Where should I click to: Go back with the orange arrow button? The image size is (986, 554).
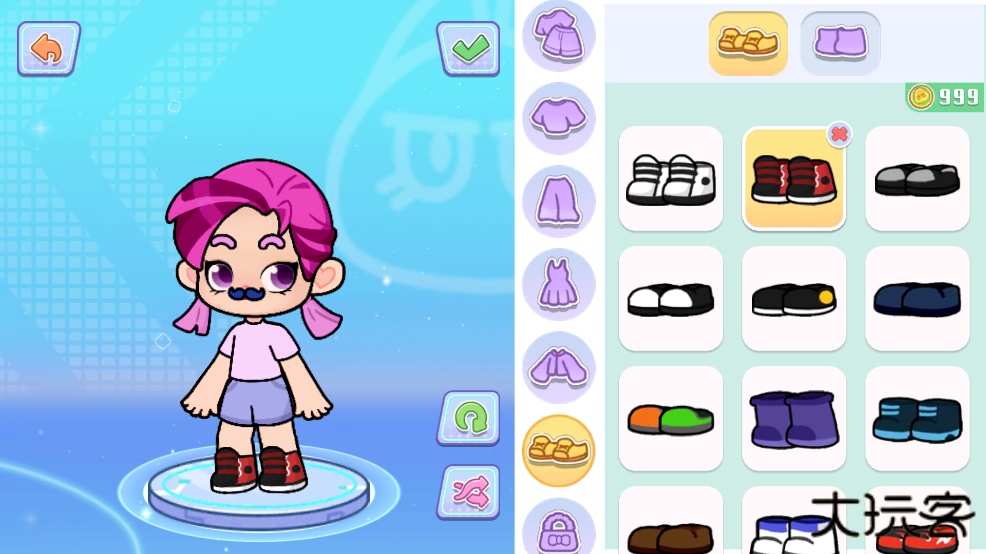click(47, 48)
